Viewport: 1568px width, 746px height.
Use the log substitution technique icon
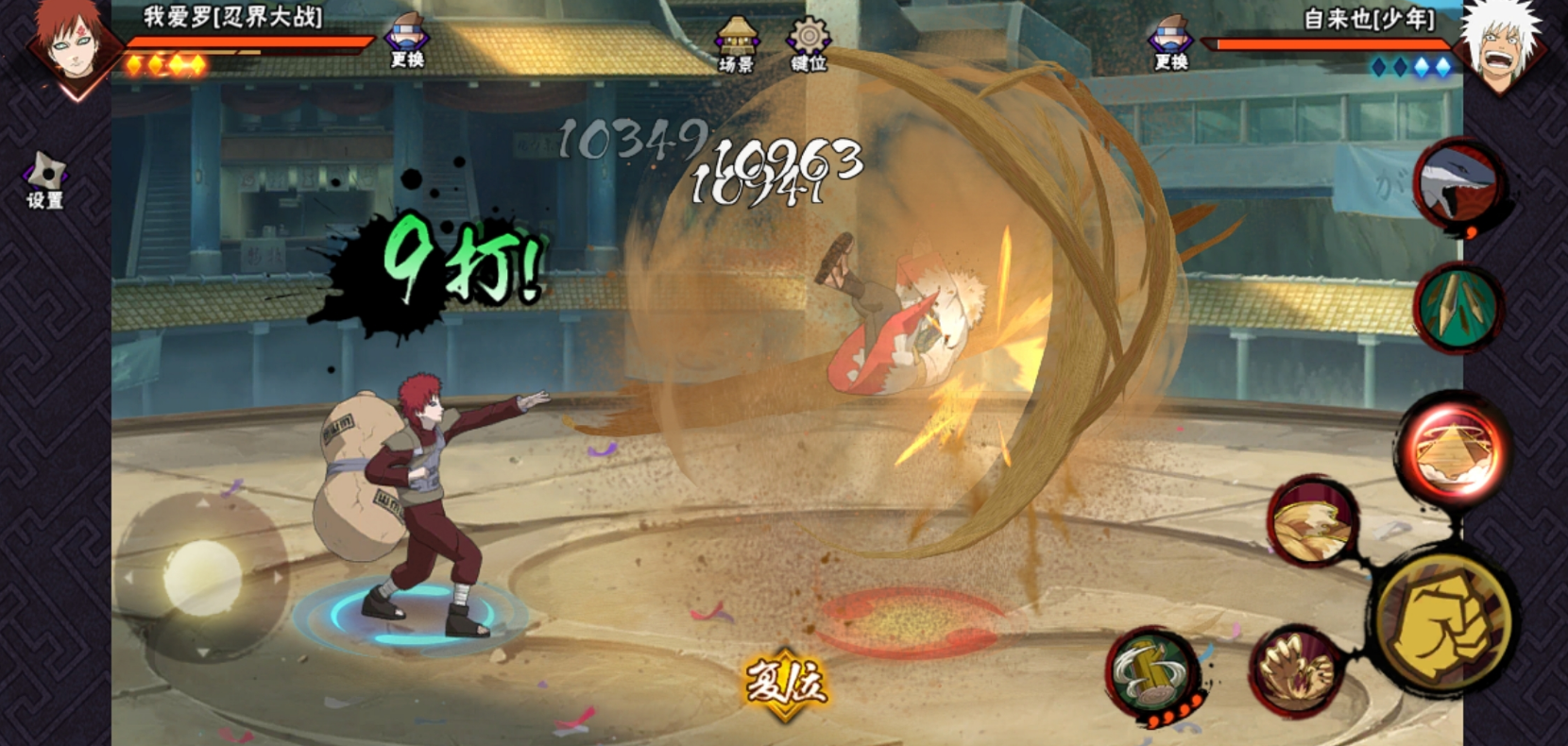coord(1150,674)
